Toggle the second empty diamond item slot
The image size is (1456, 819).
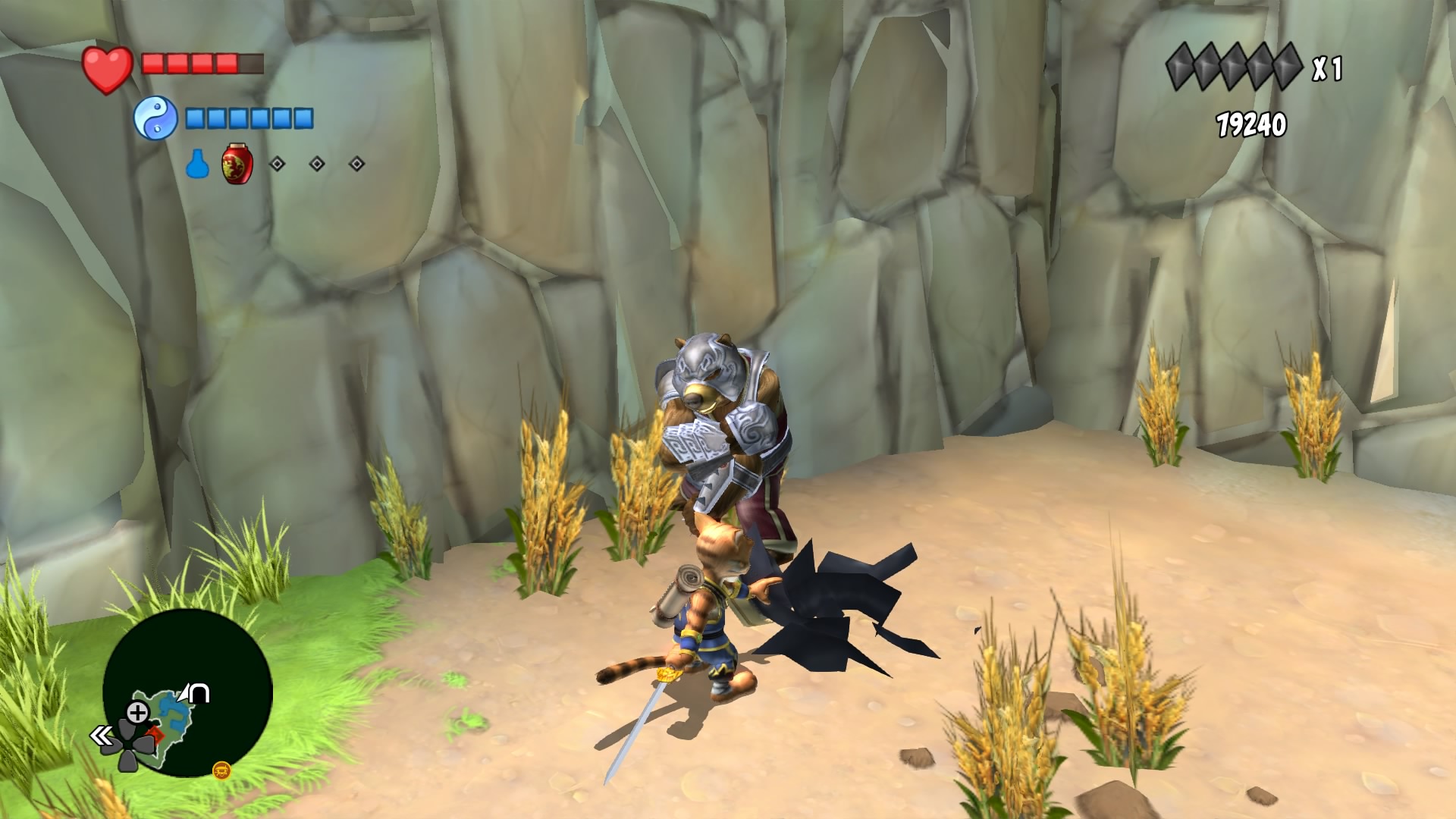click(317, 163)
